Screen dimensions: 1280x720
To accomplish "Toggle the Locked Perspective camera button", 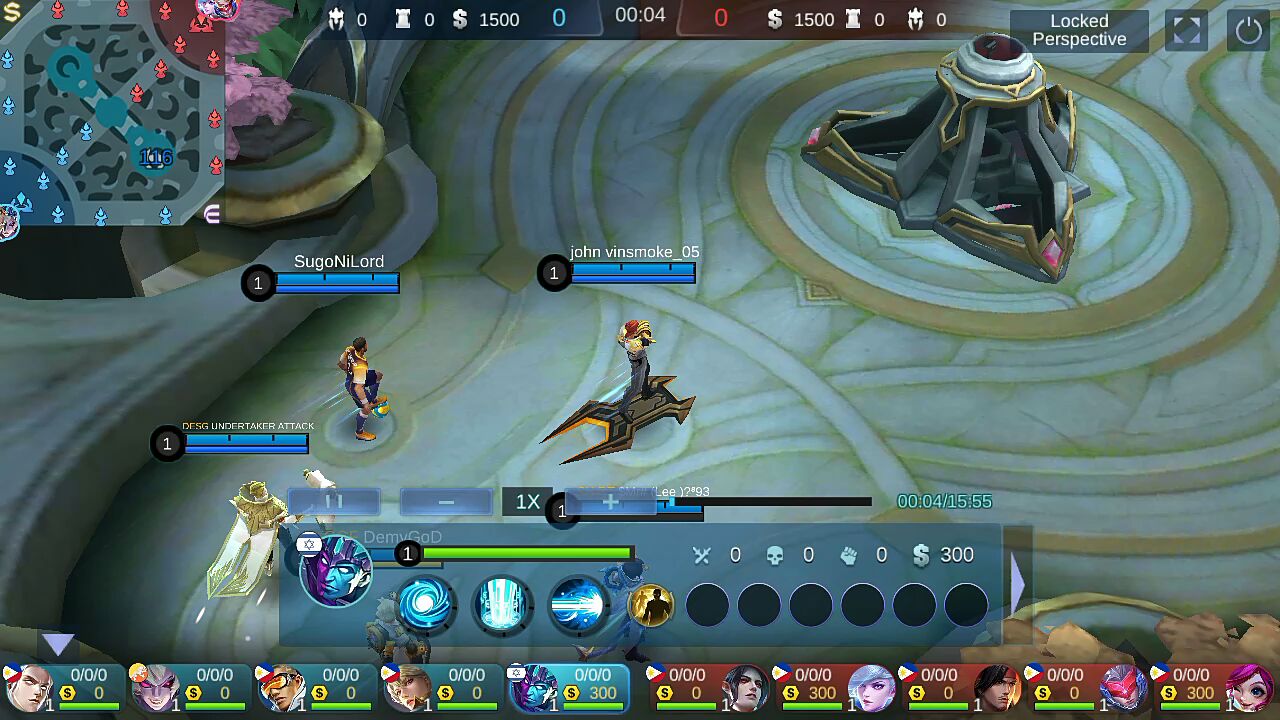I will click(1079, 30).
